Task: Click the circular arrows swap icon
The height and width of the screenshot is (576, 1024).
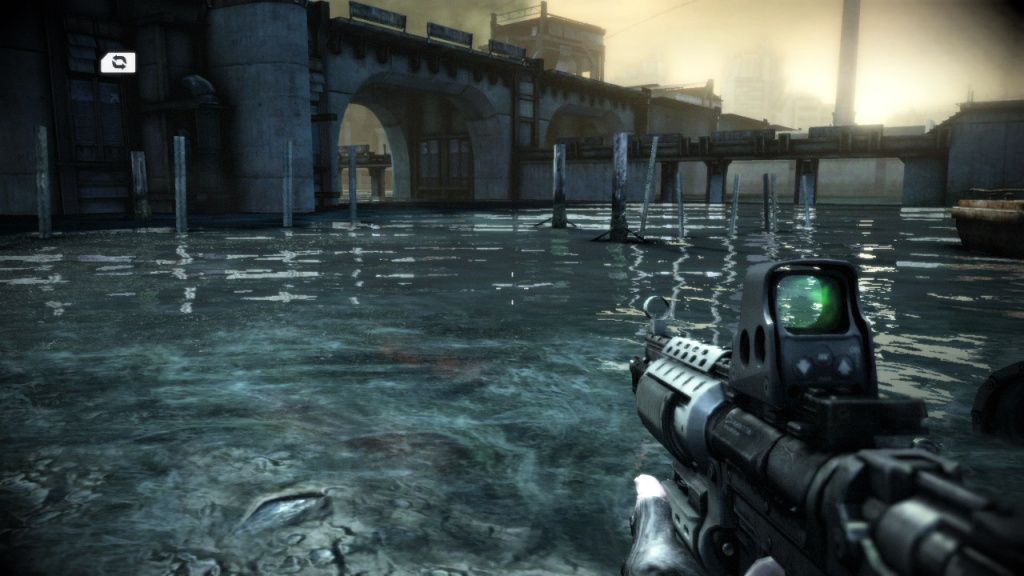Action: pyautogui.click(x=118, y=63)
